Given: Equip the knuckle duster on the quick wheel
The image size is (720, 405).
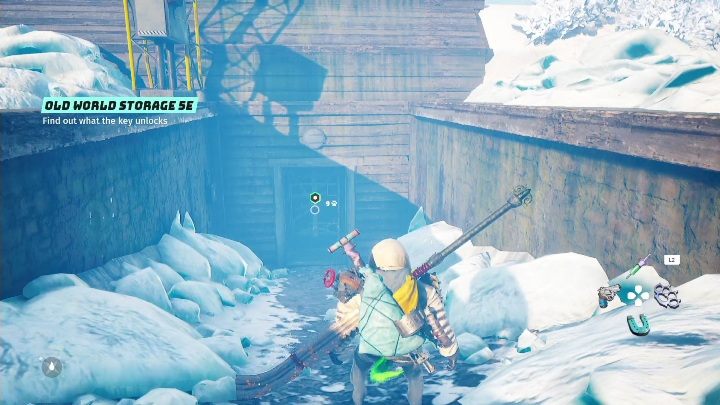Looking at the screenshot, I should pos(664,294).
